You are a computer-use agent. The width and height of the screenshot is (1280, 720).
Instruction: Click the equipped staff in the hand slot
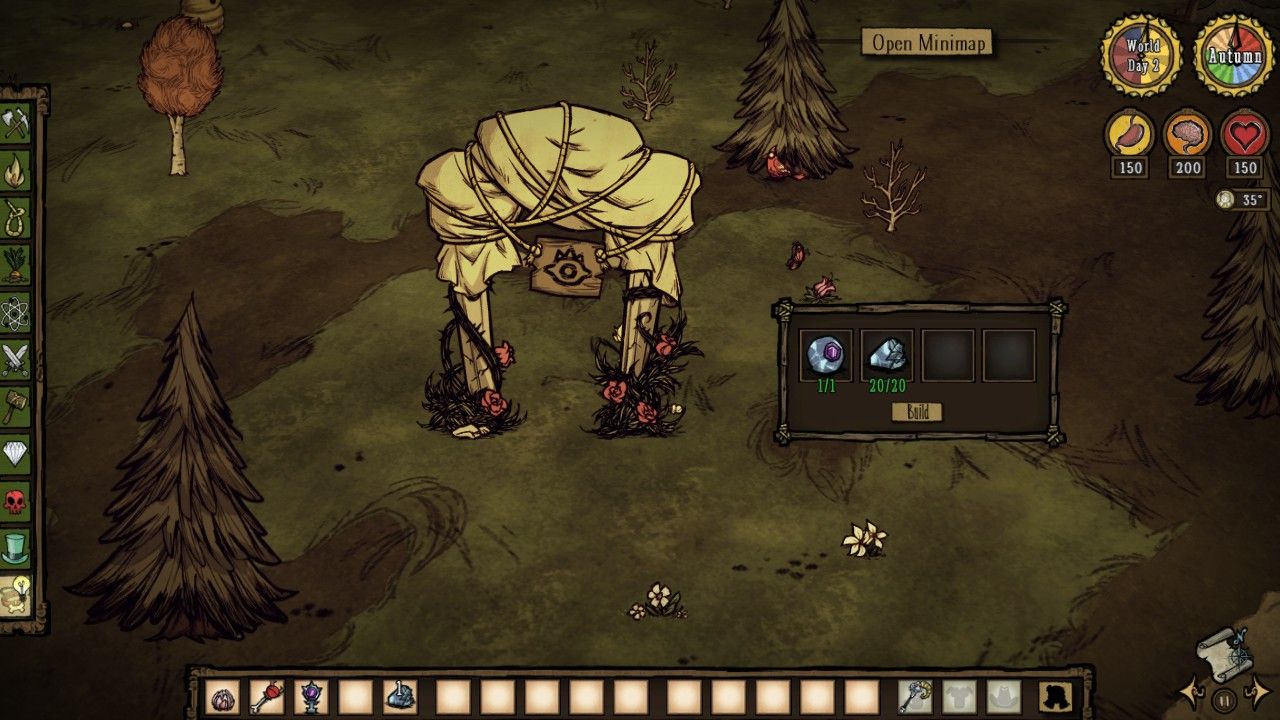915,696
